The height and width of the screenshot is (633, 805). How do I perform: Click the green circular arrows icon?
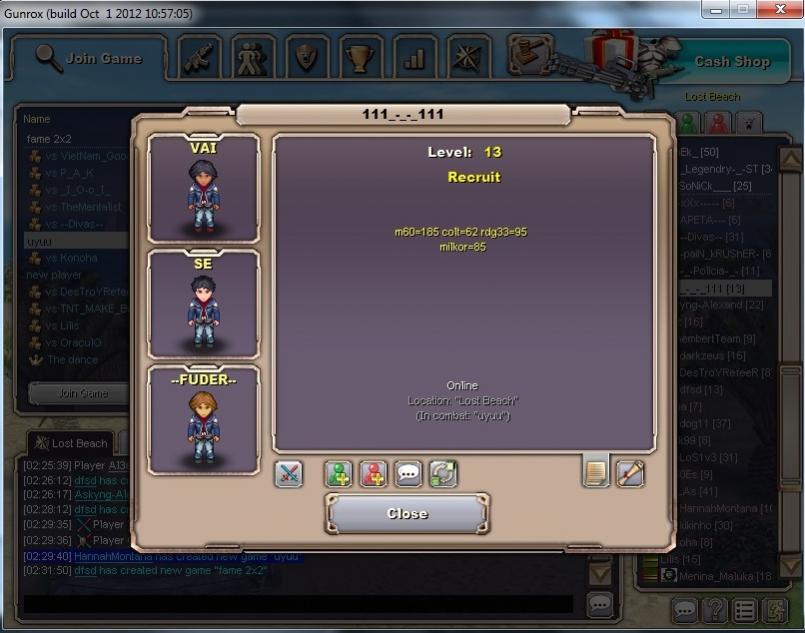pos(443,474)
